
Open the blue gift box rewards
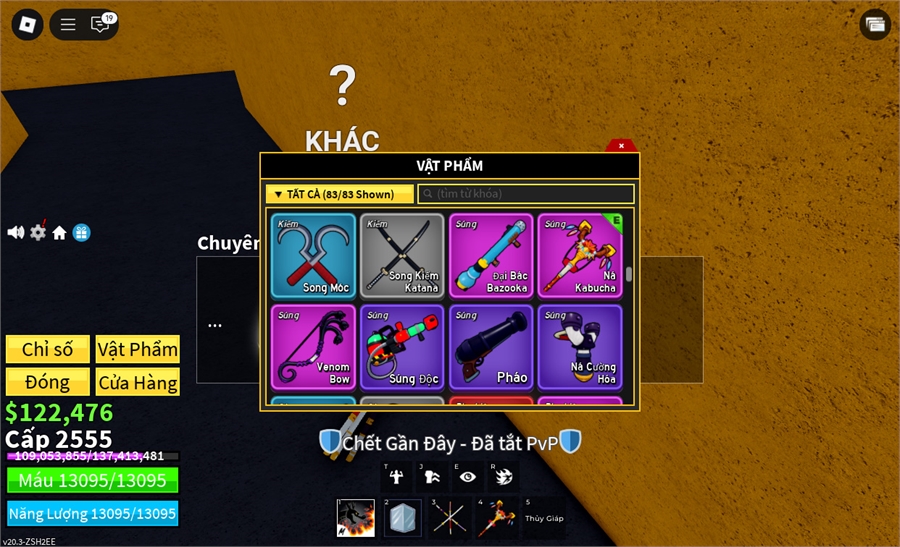[82, 232]
